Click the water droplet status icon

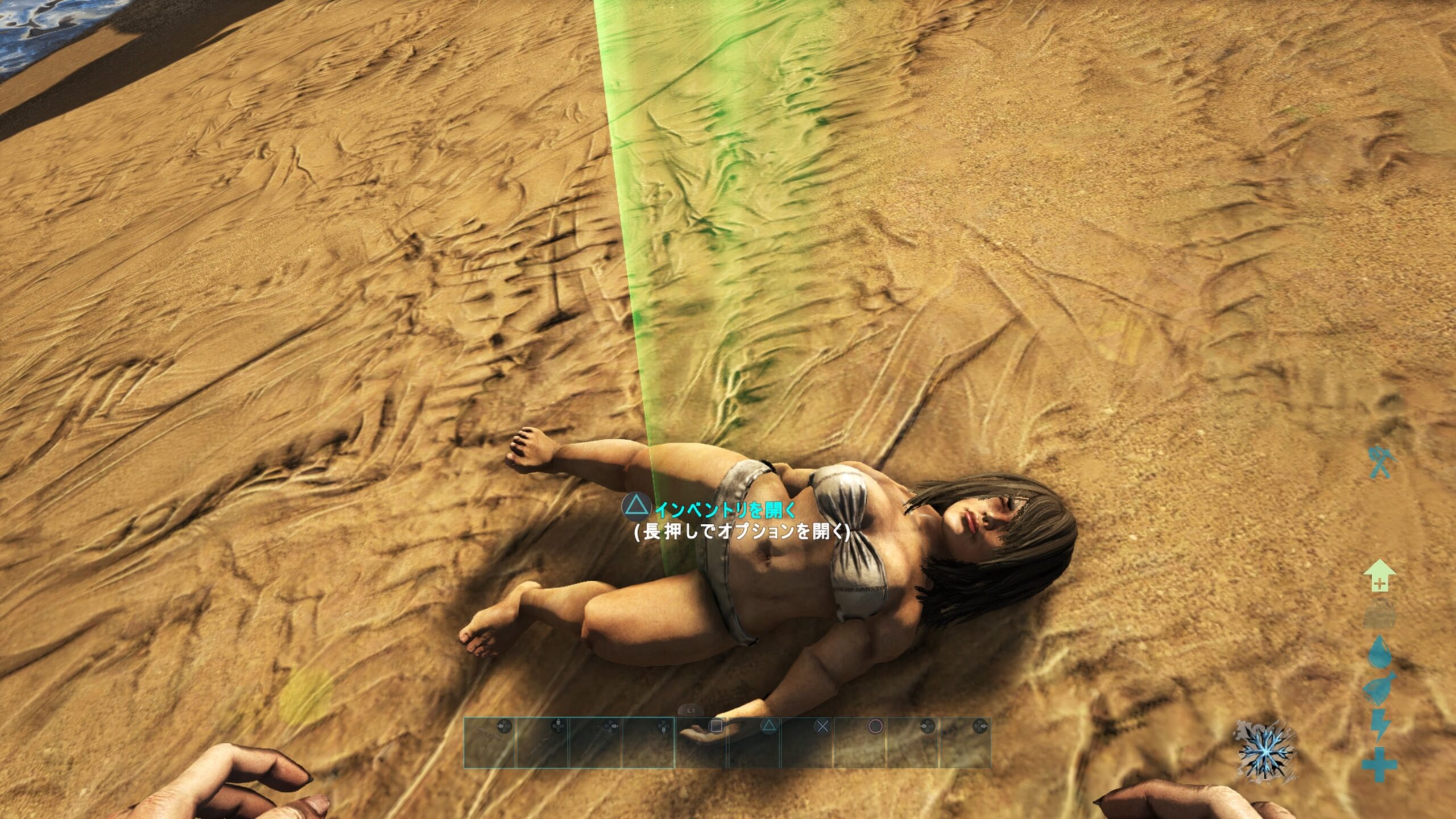coord(1380,652)
